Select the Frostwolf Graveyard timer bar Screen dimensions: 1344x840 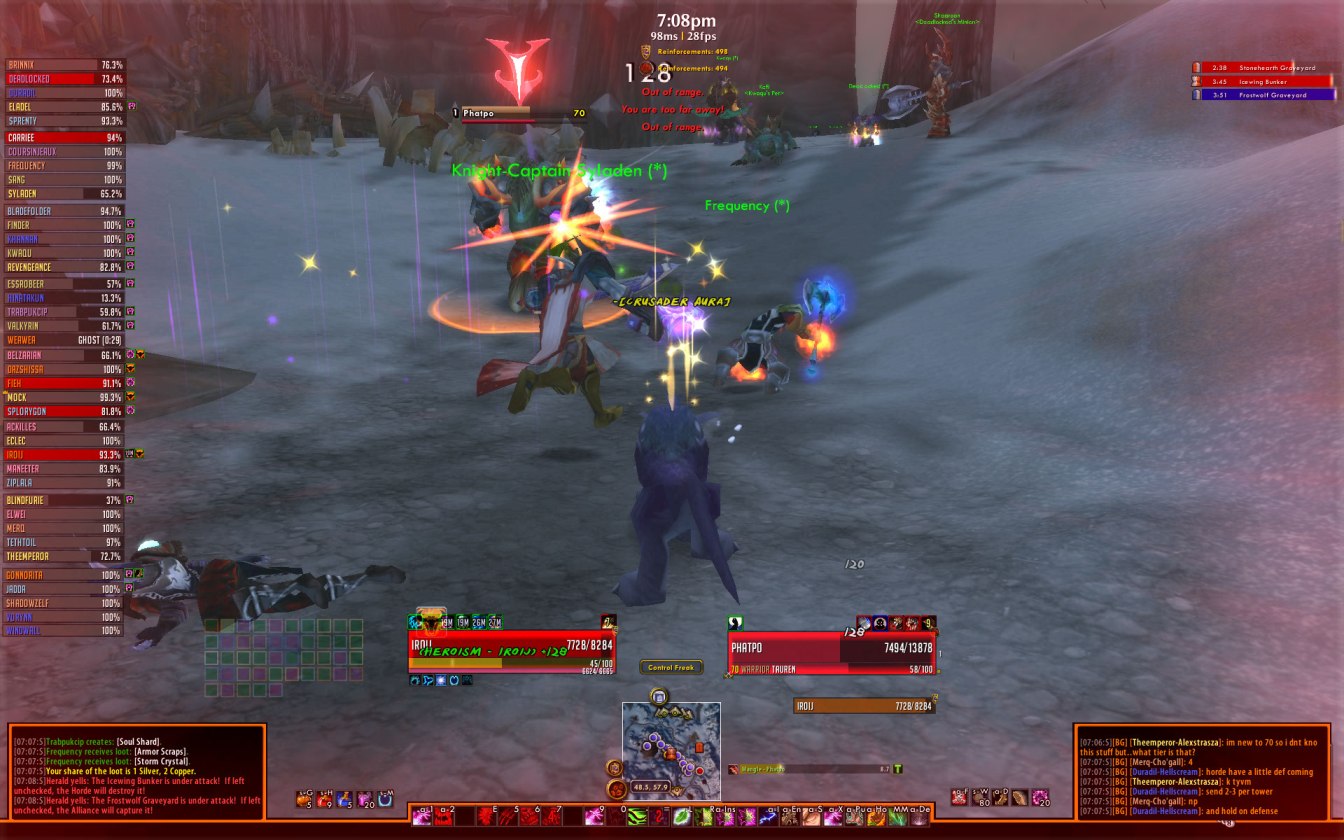point(1264,95)
